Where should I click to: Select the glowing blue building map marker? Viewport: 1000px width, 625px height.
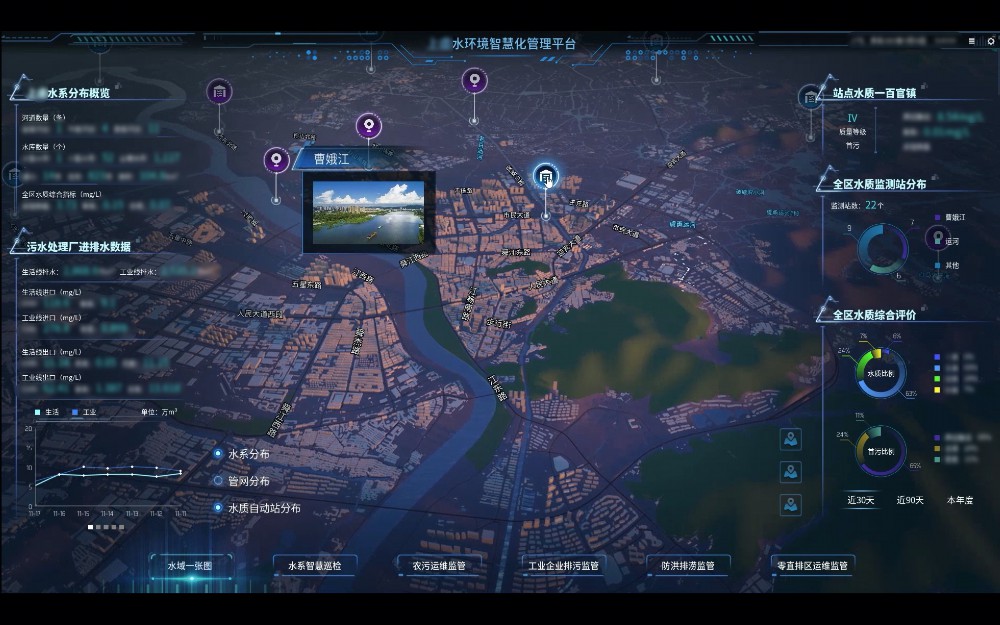(x=545, y=178)
